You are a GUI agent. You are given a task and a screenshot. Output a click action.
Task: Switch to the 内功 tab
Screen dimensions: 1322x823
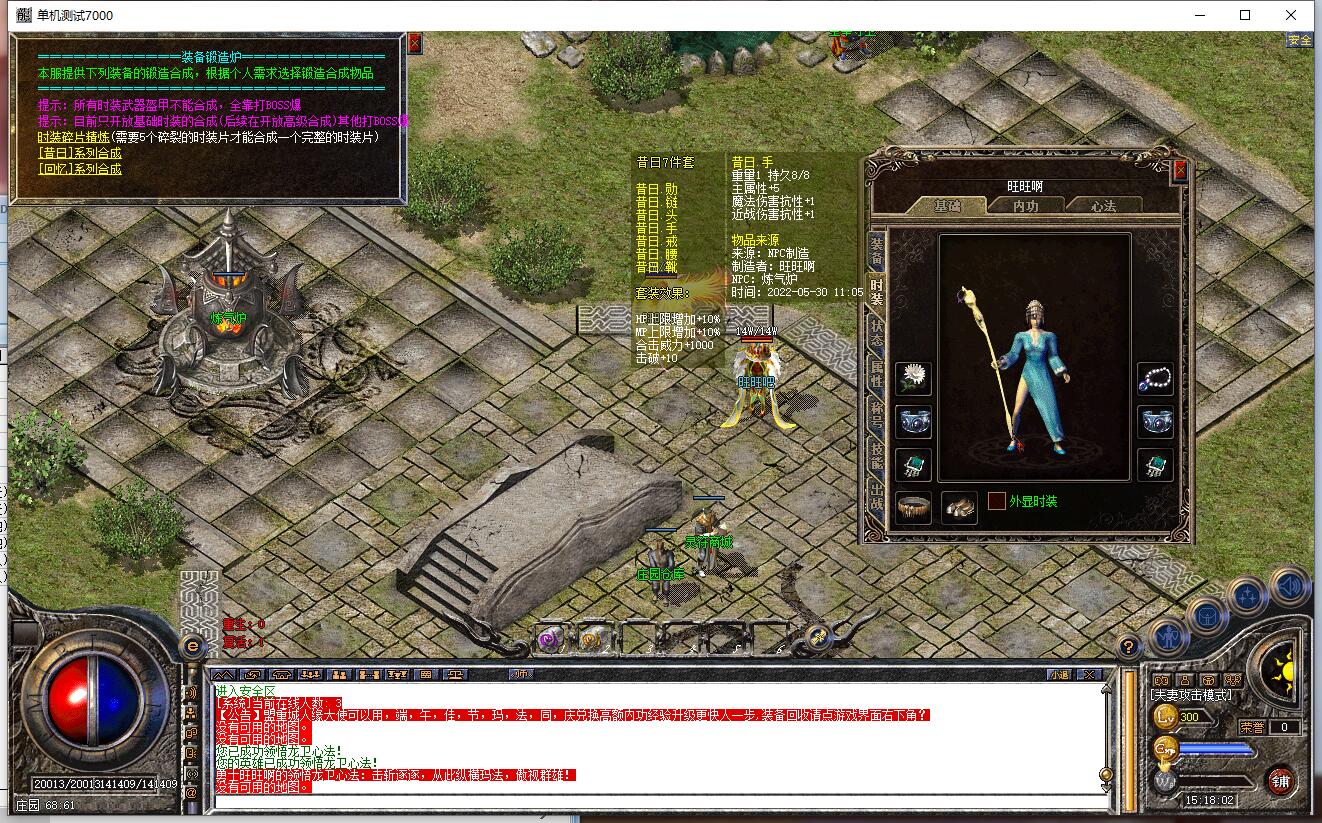(1026, 206)
